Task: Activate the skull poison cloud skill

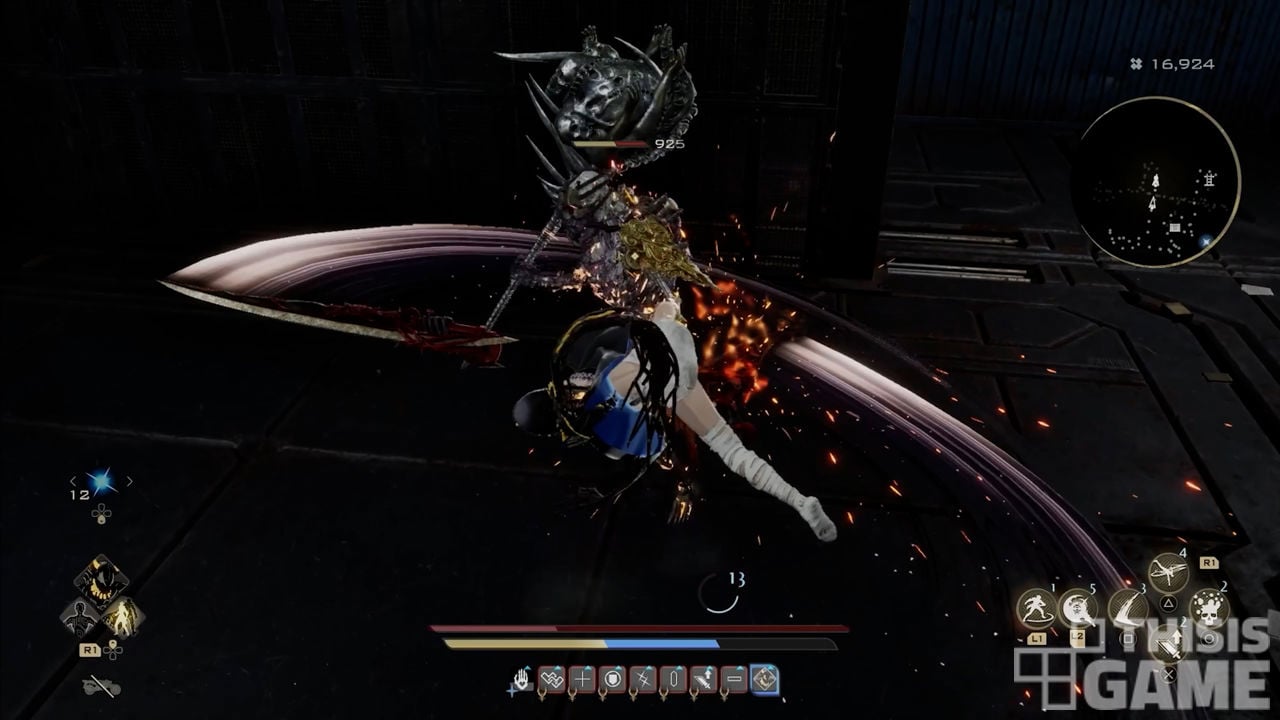Action: point(1209,609)
